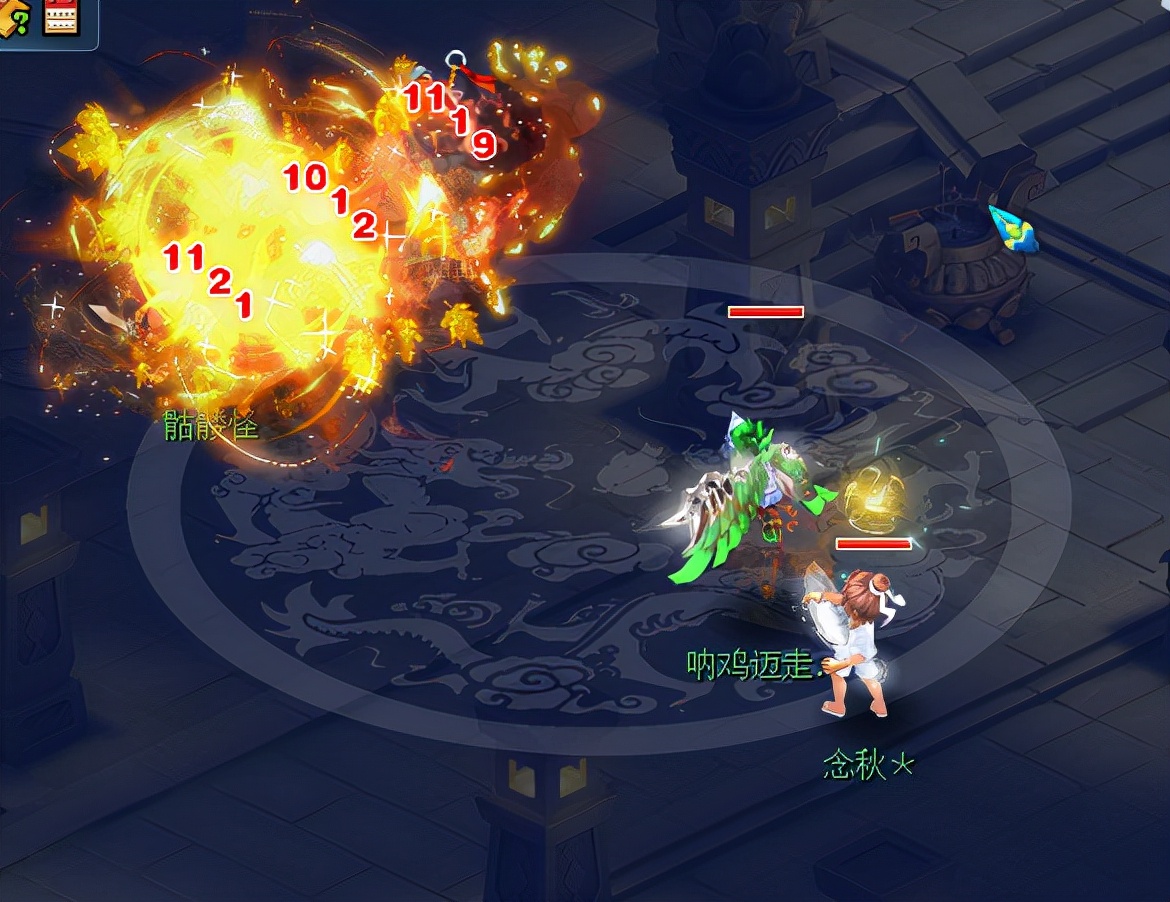Open the help icon with green question mark

tap(15, 17)
